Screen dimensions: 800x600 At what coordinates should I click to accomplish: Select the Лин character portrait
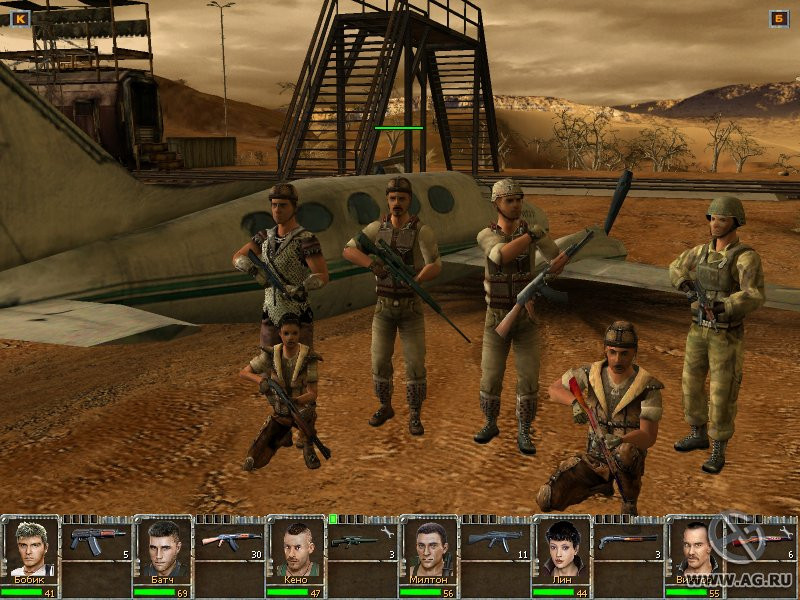pos(563,548)
